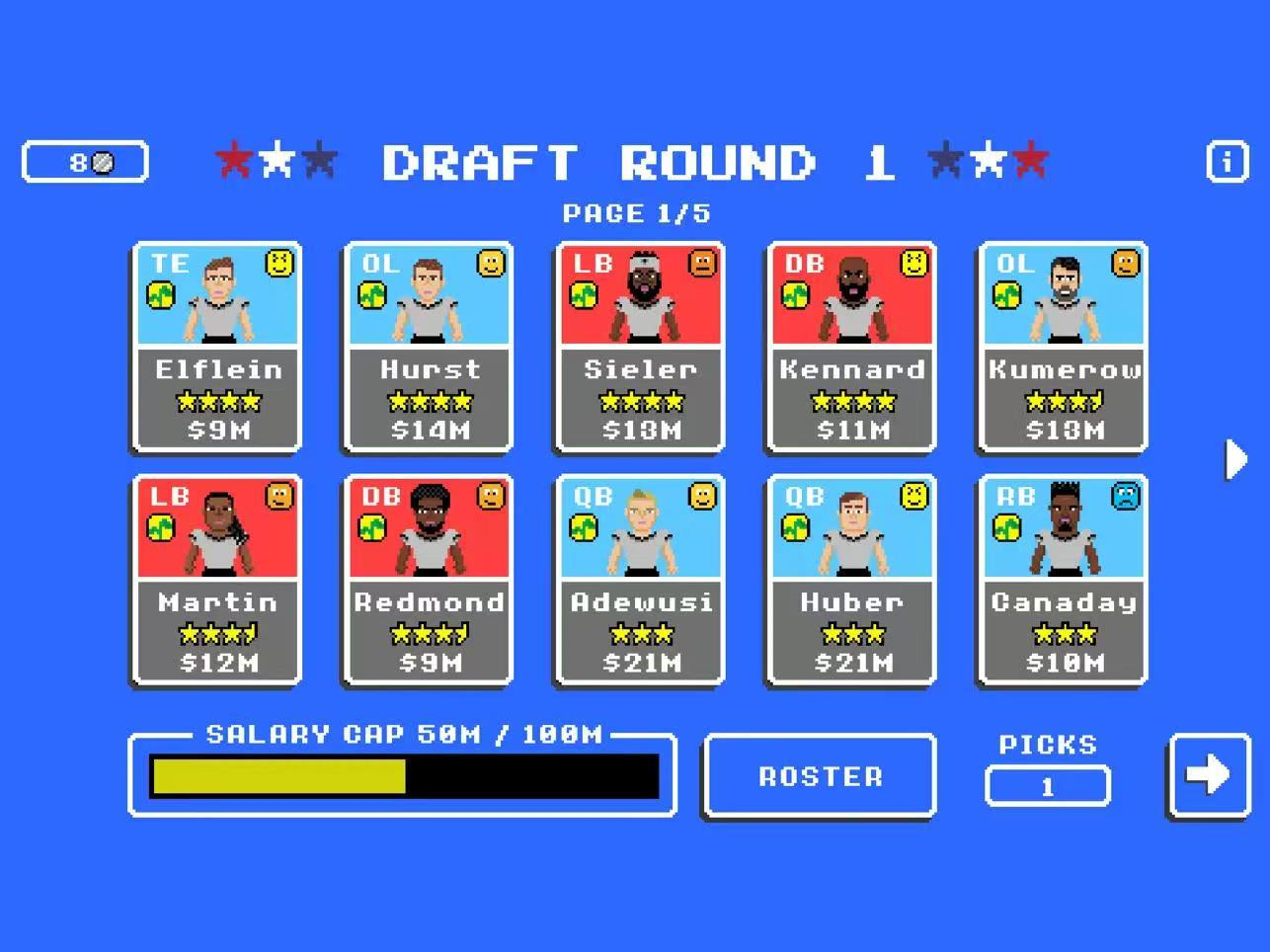Open the Roster screen
Screen dimensions: 1270x952
point(820,776)
